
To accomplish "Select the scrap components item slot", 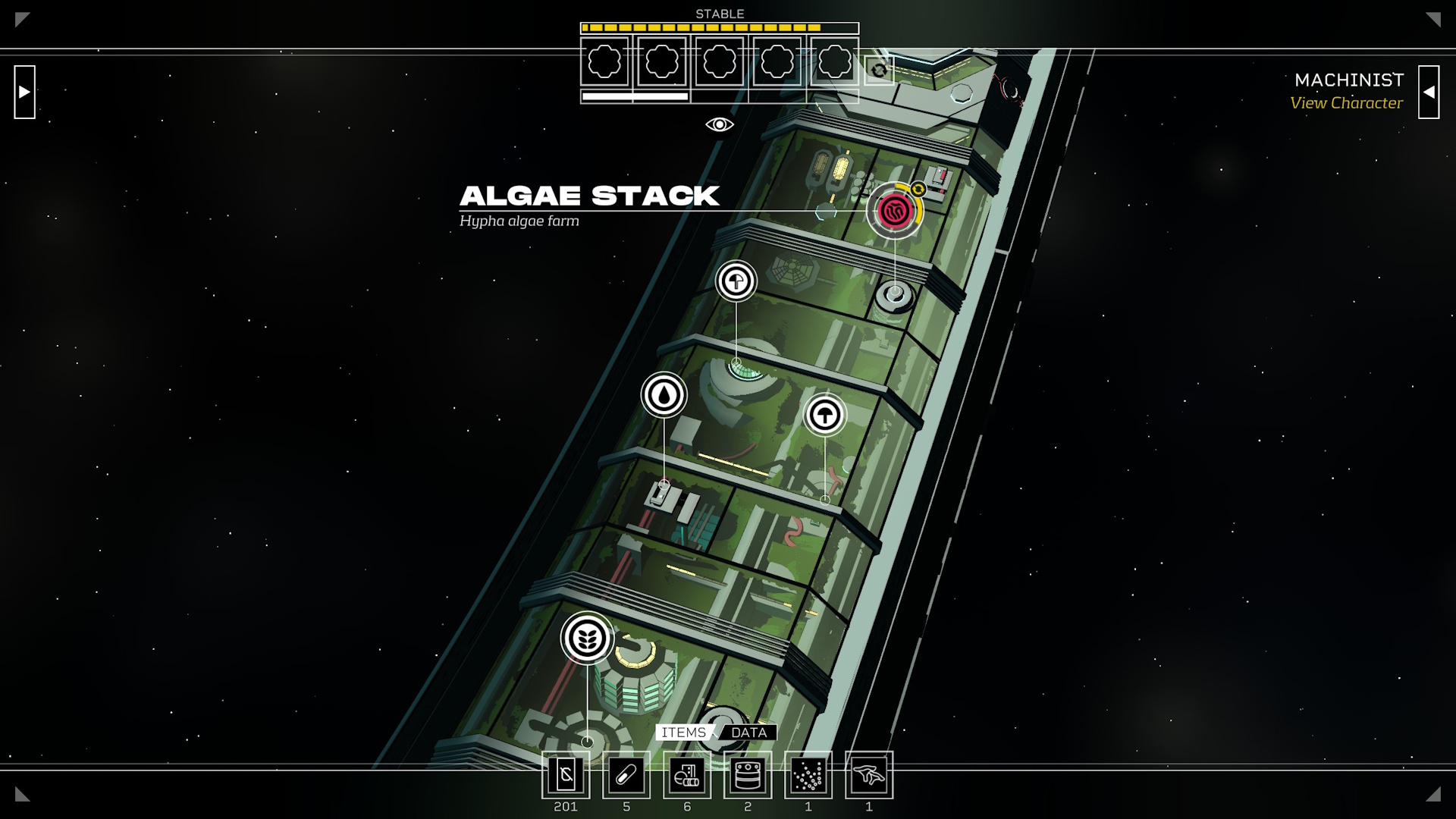I will click(687, 775).
